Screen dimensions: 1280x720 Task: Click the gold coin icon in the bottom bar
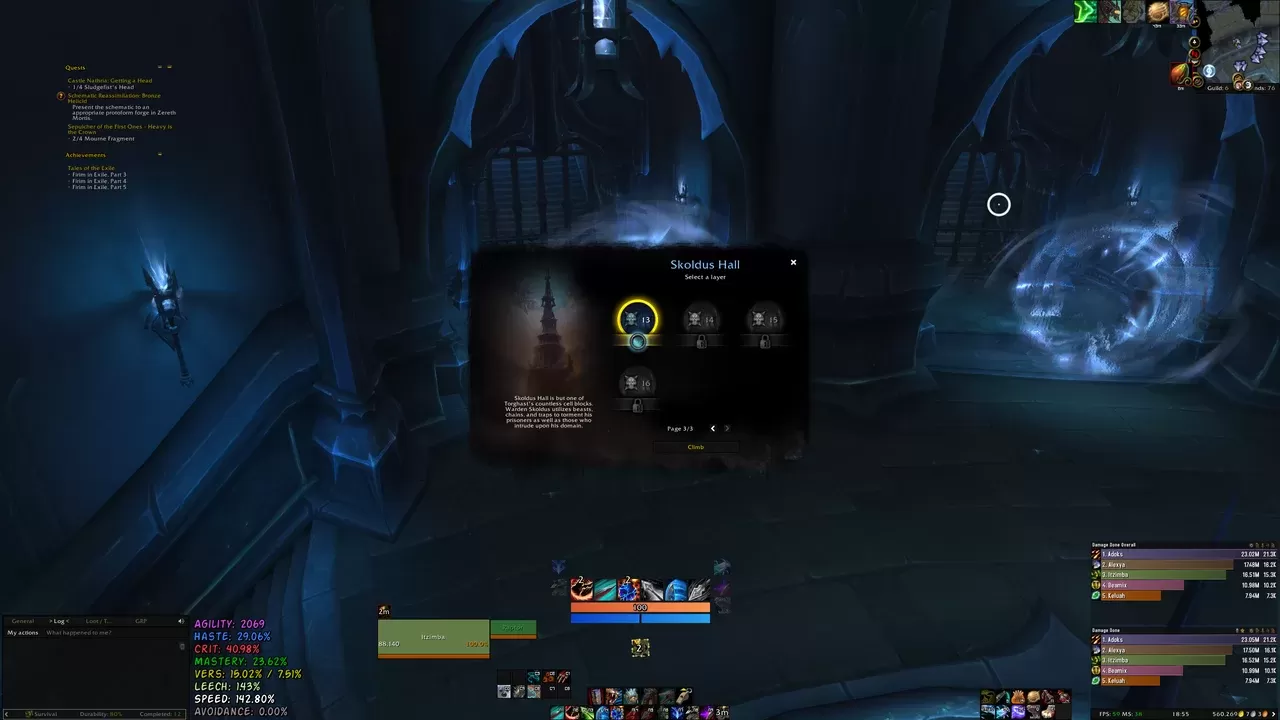pyautogui.click(x=1033, y=696)
